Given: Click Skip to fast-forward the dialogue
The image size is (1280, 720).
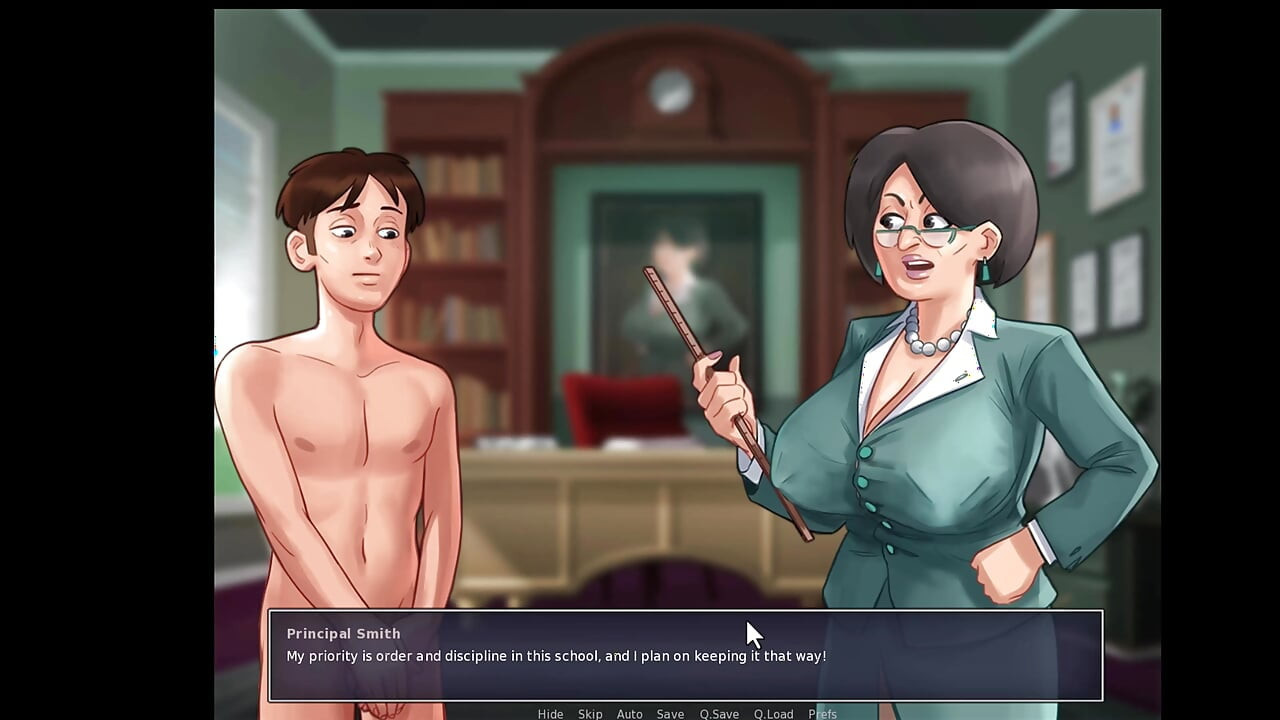Looking at the screenshot, I should coord(590,714).
